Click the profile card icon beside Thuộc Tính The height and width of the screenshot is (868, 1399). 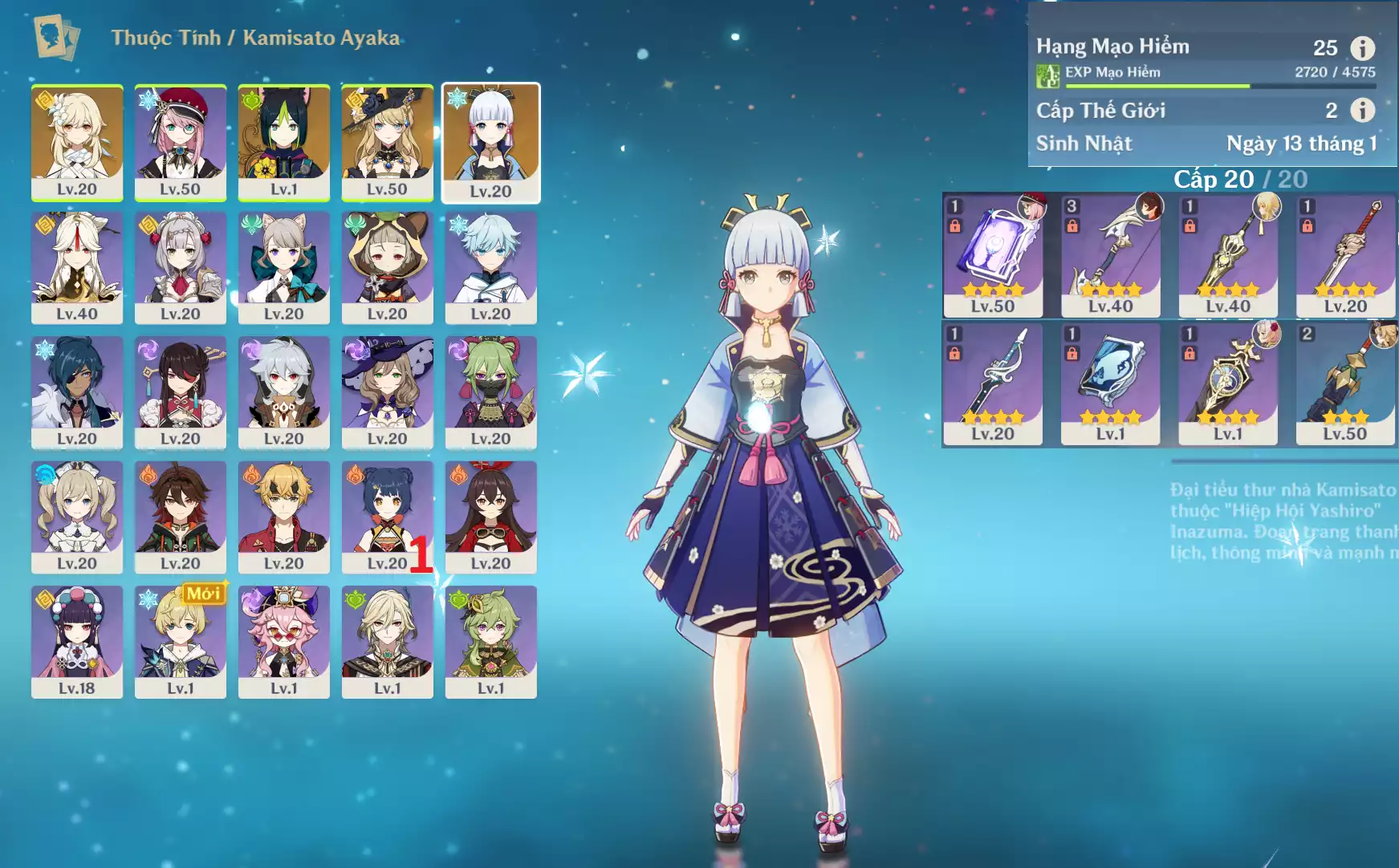coord(56,38)
